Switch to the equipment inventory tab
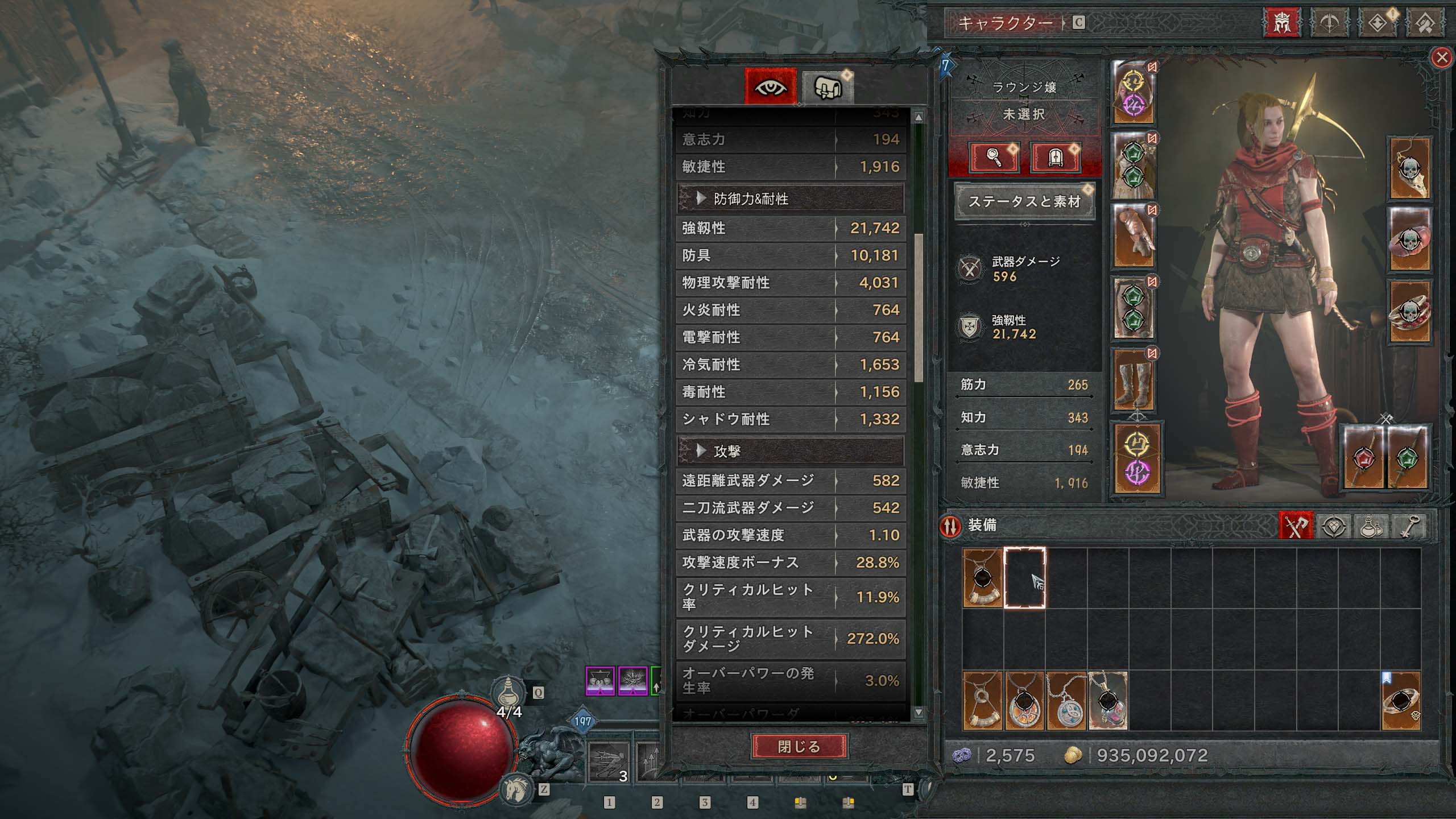1456x819 pixels. coord(1296,527)
